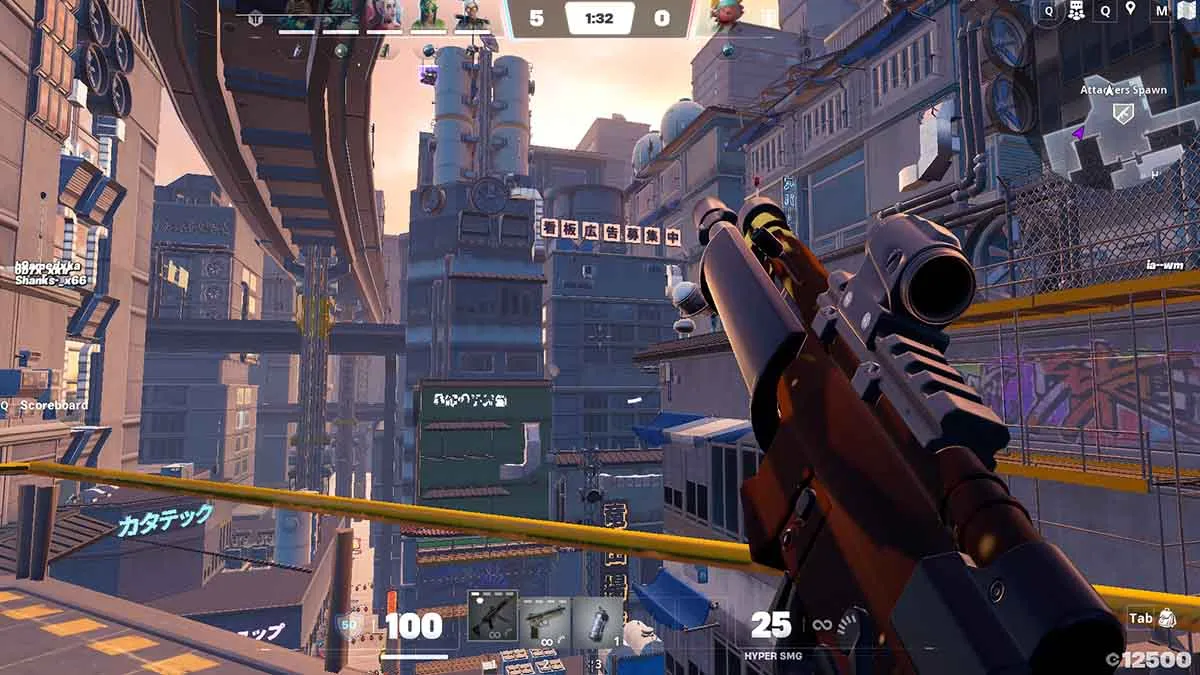Open the folded map icon

[x=1187, y=11]
